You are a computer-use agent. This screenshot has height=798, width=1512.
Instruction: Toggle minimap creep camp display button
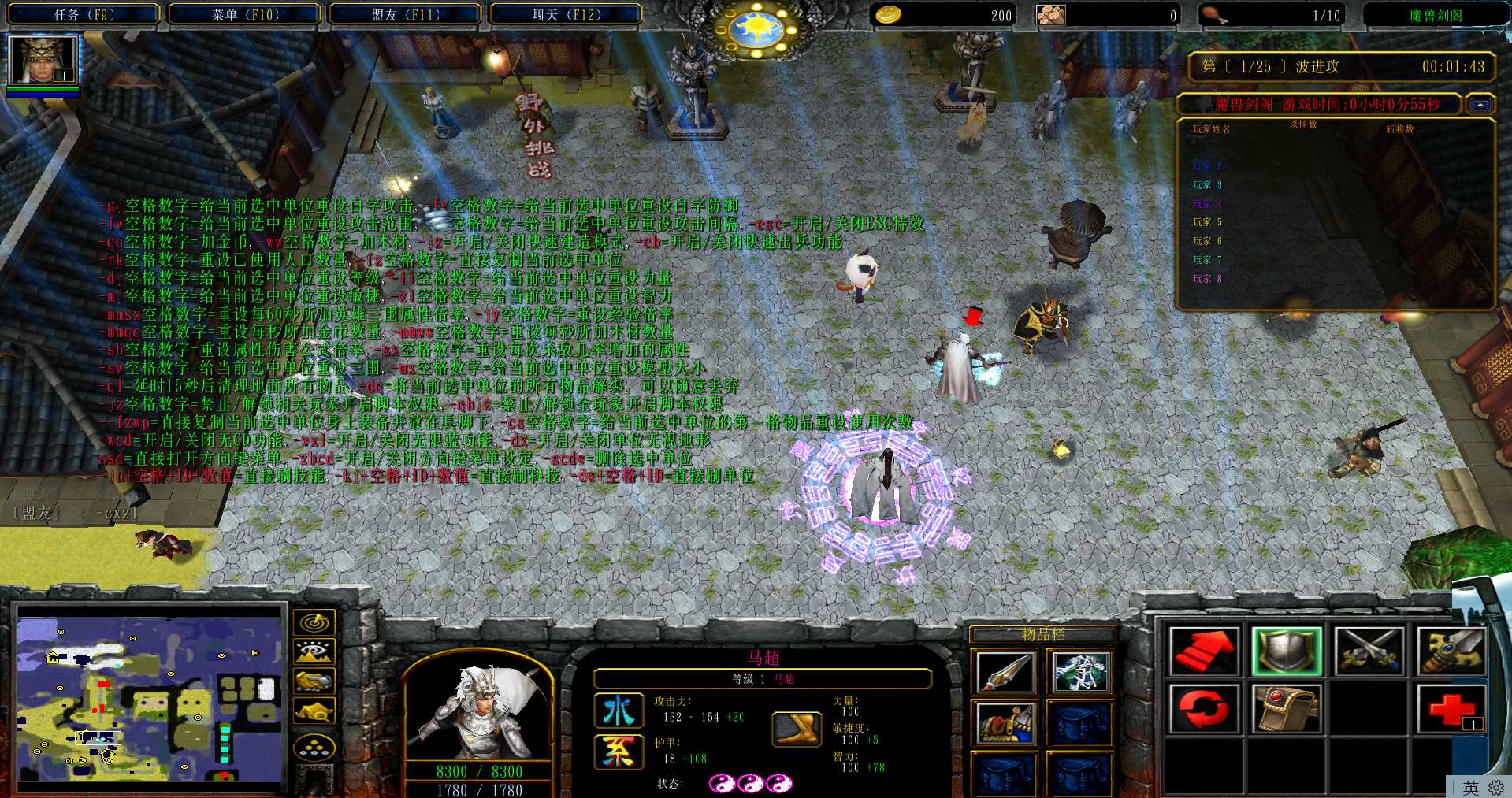(314, 711)
